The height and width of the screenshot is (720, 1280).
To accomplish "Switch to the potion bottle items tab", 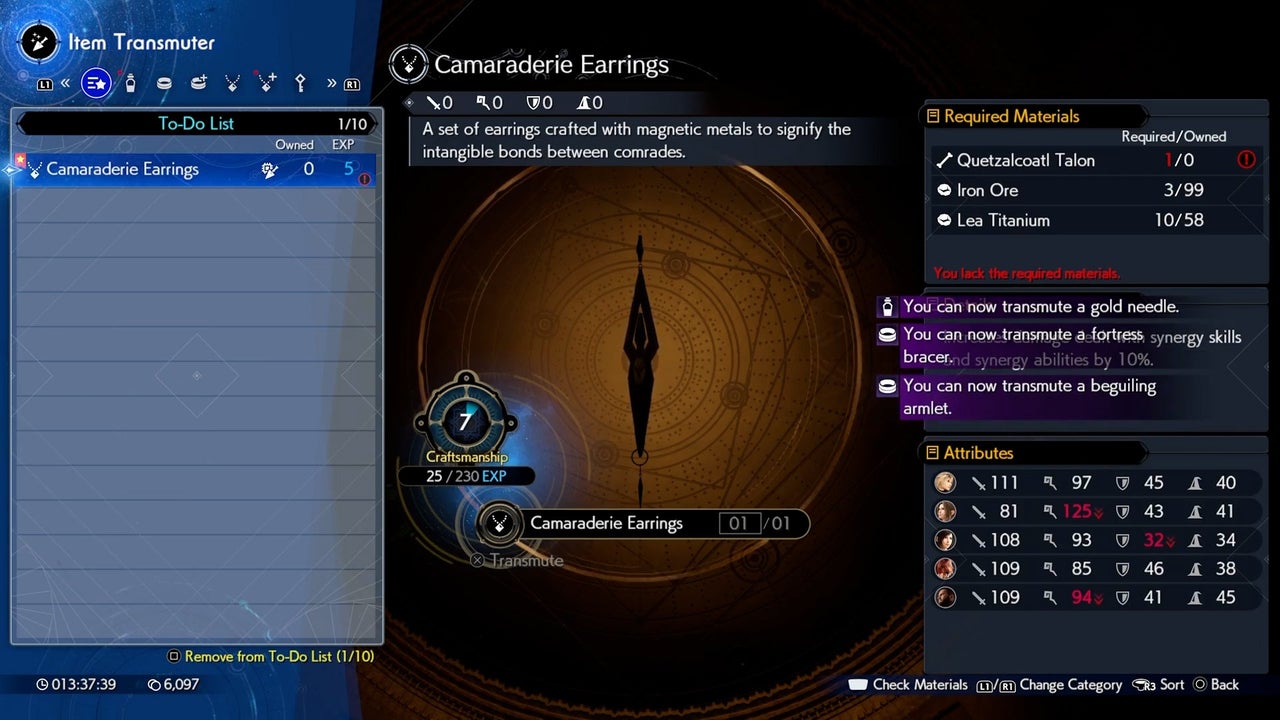I will pos(130,84).
